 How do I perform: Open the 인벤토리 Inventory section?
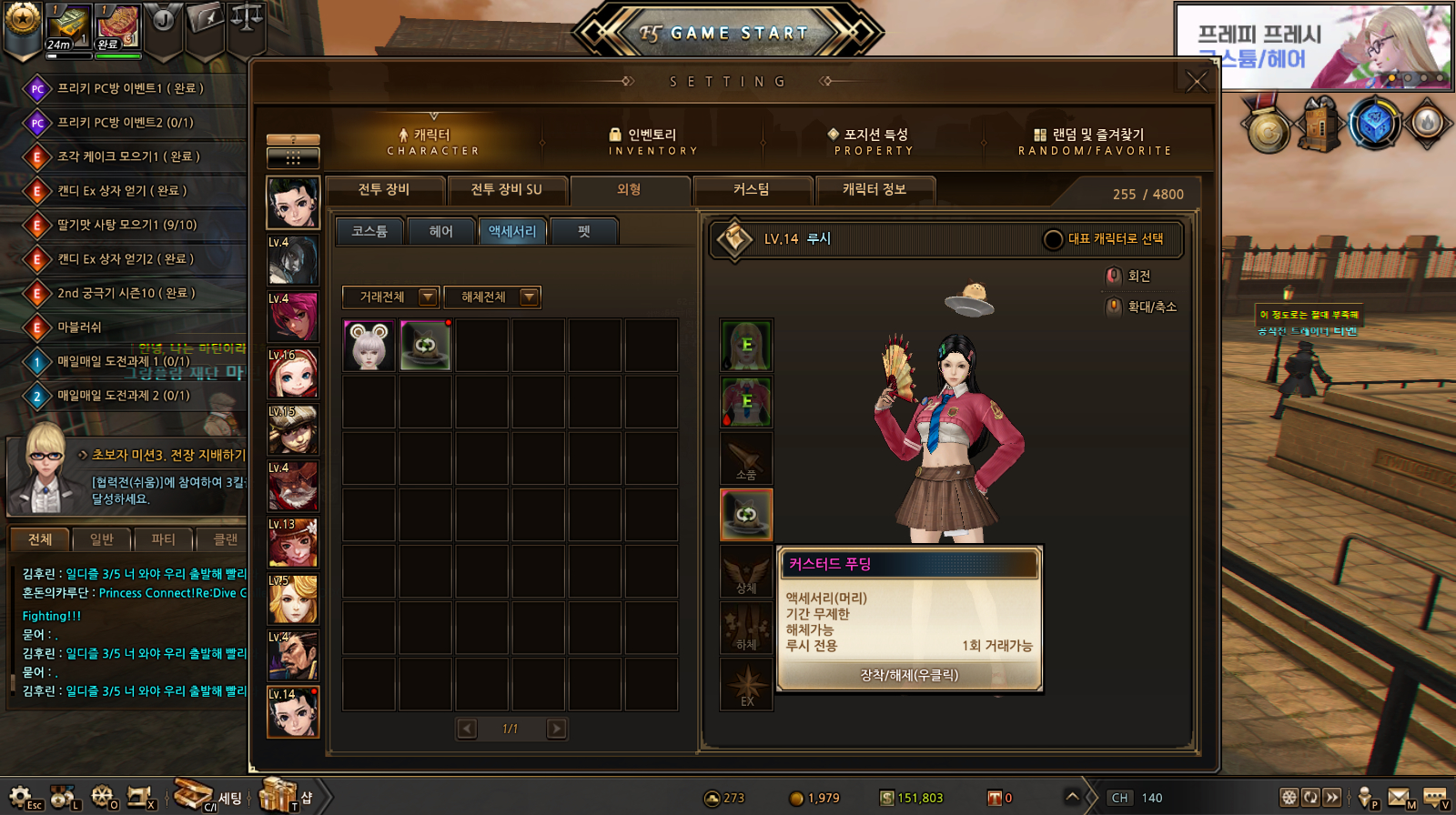click(652, 142)
